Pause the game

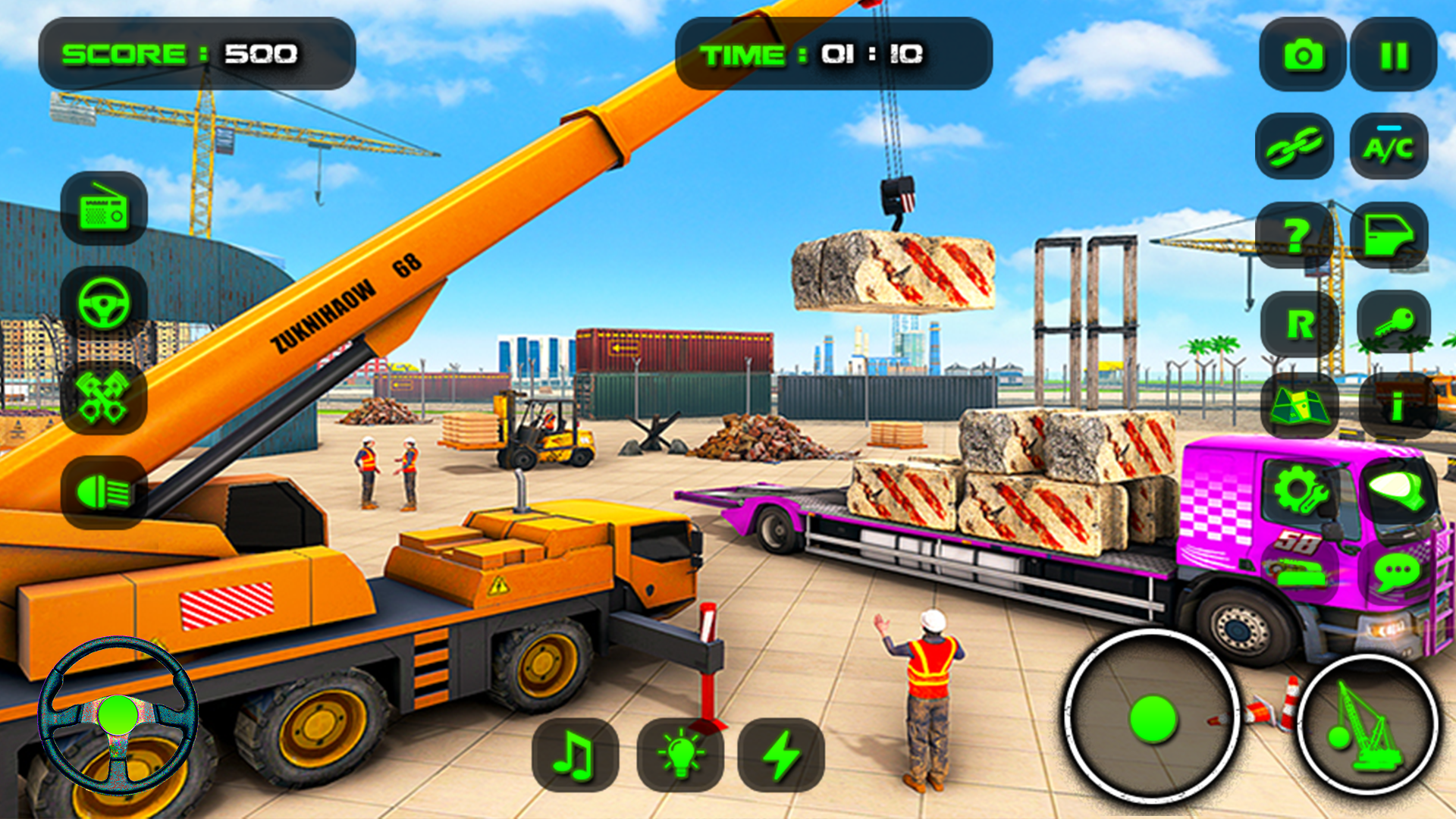(x=1394, y=55)
